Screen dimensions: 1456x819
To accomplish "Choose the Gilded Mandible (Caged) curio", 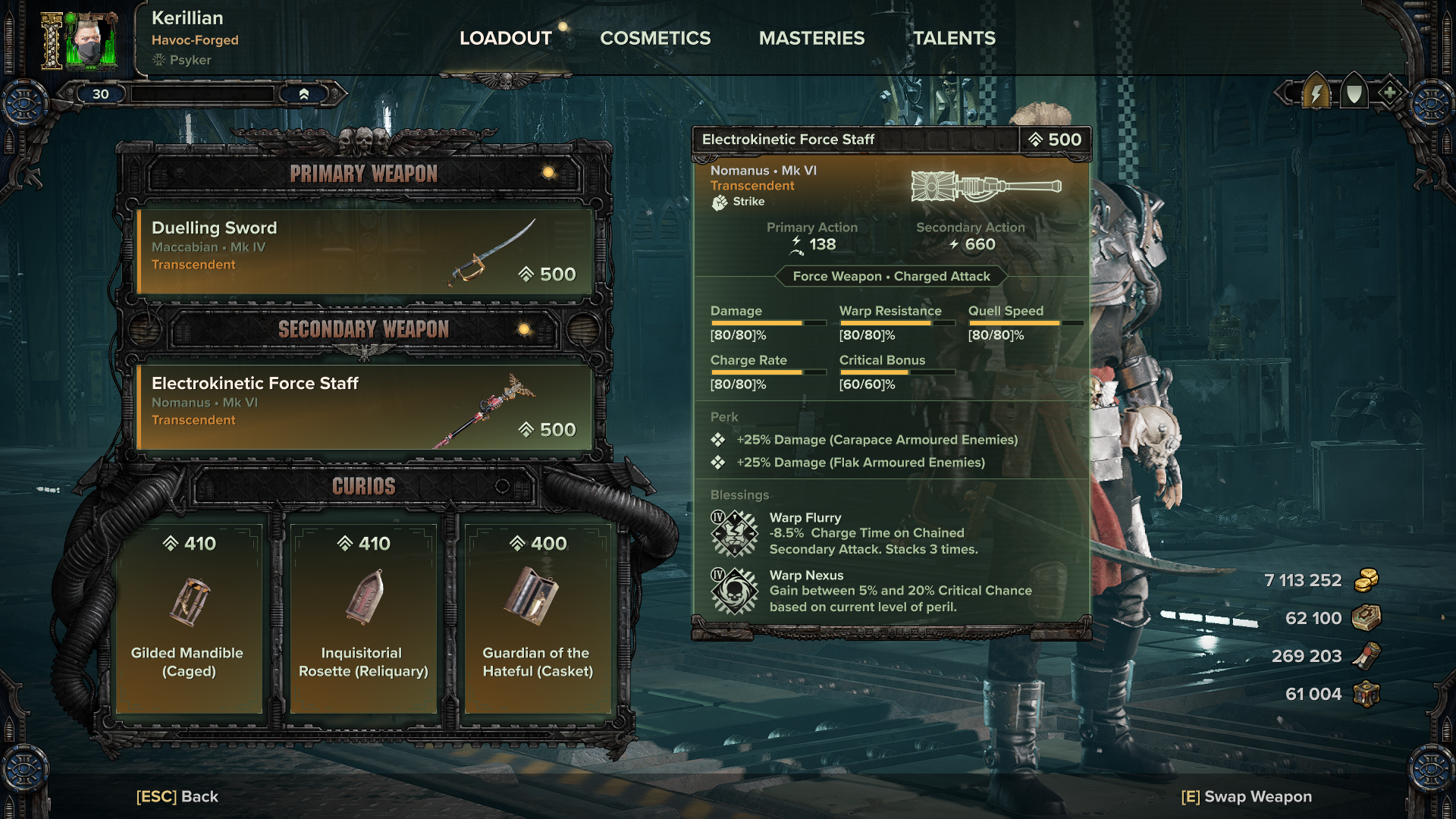I will pos(188,618).
